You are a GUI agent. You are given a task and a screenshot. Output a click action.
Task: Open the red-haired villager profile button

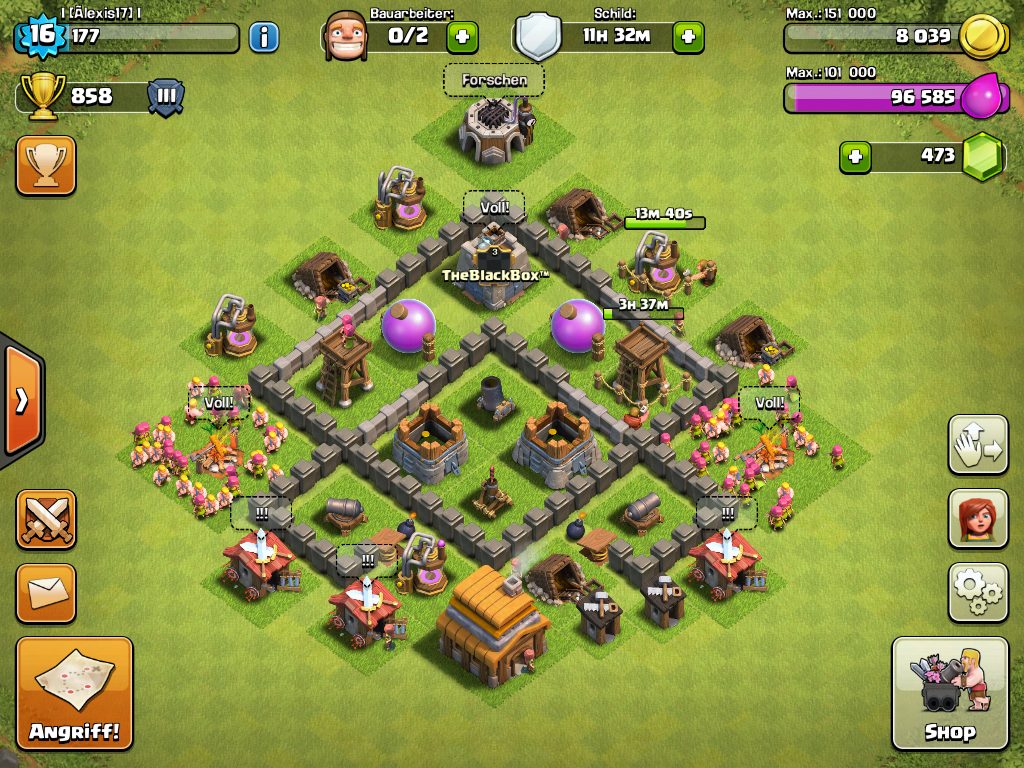pyautogui.click(x=977, y=518)
